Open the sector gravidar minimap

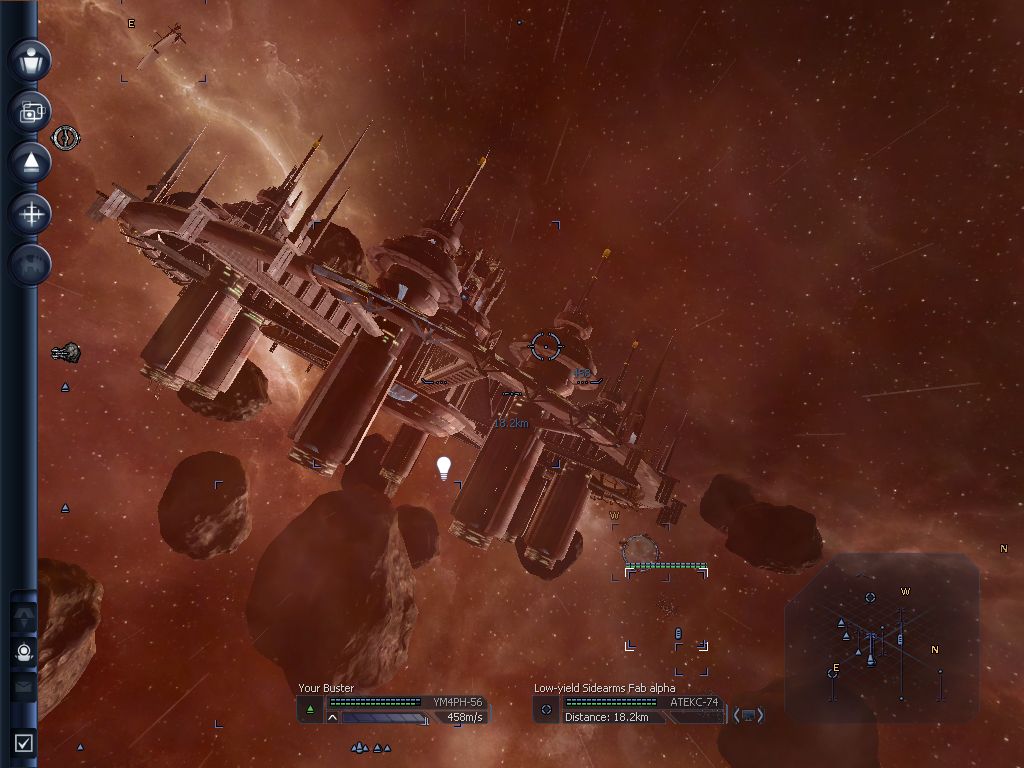pyautogui.click(x=880, y=637)
